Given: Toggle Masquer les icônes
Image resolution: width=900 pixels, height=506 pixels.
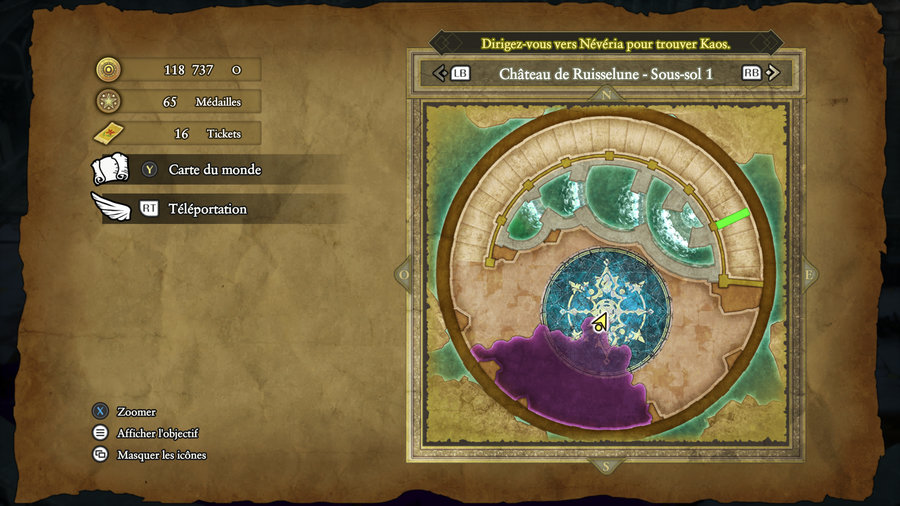Looking at the screenshot, I should pos(161,455).
